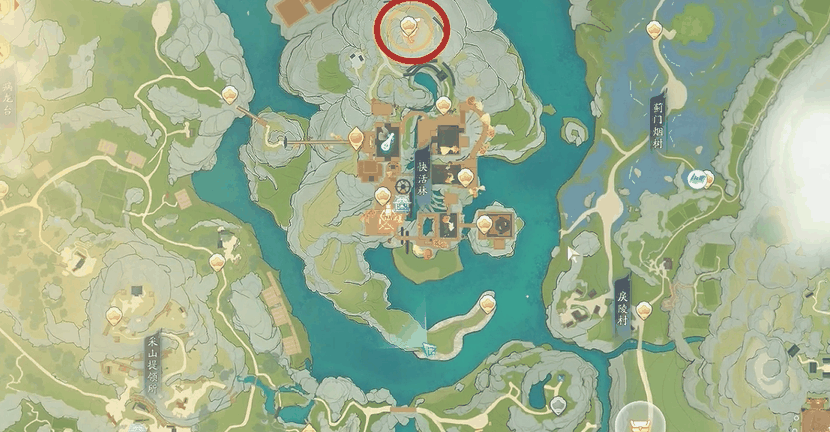Click the player position arrow on the map

click(429, 349)
